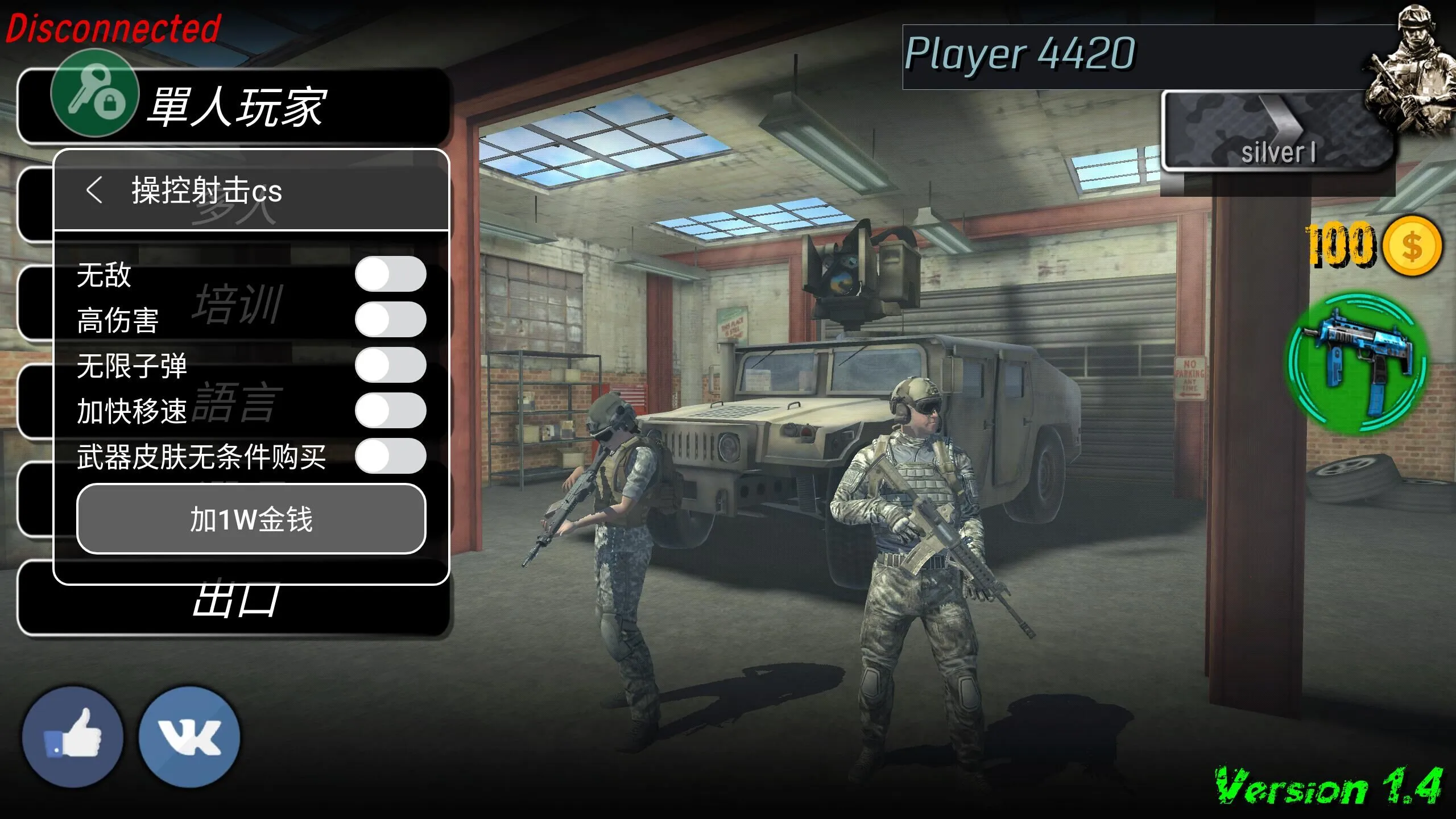The width and height of the screenshot is (1456, 819).
Task: Click the Facebook thumbs-up icon
Action: click(74, 735)
